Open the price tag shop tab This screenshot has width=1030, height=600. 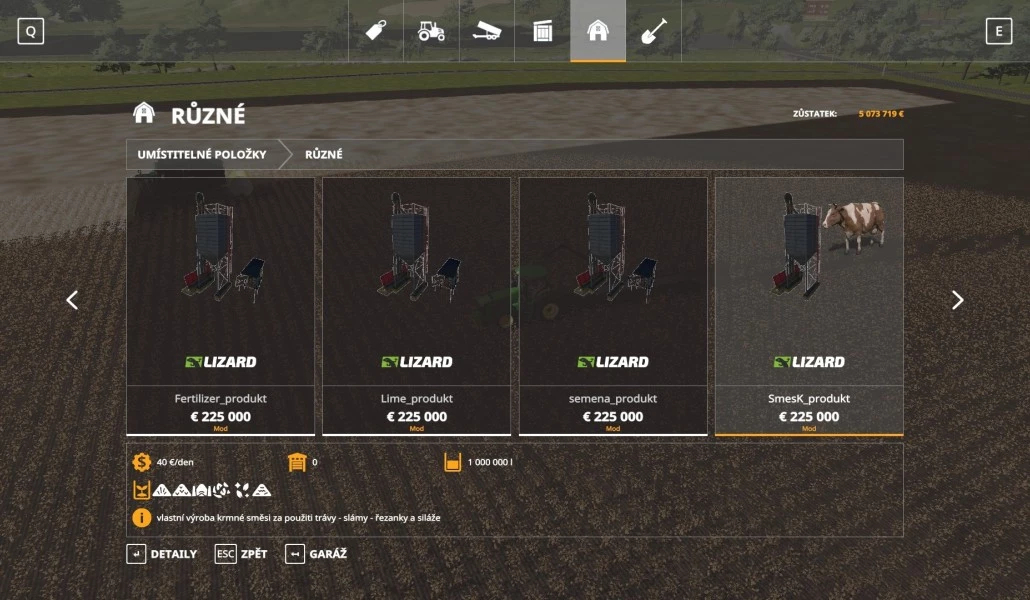pyautogui.click(x=376, y=31)
